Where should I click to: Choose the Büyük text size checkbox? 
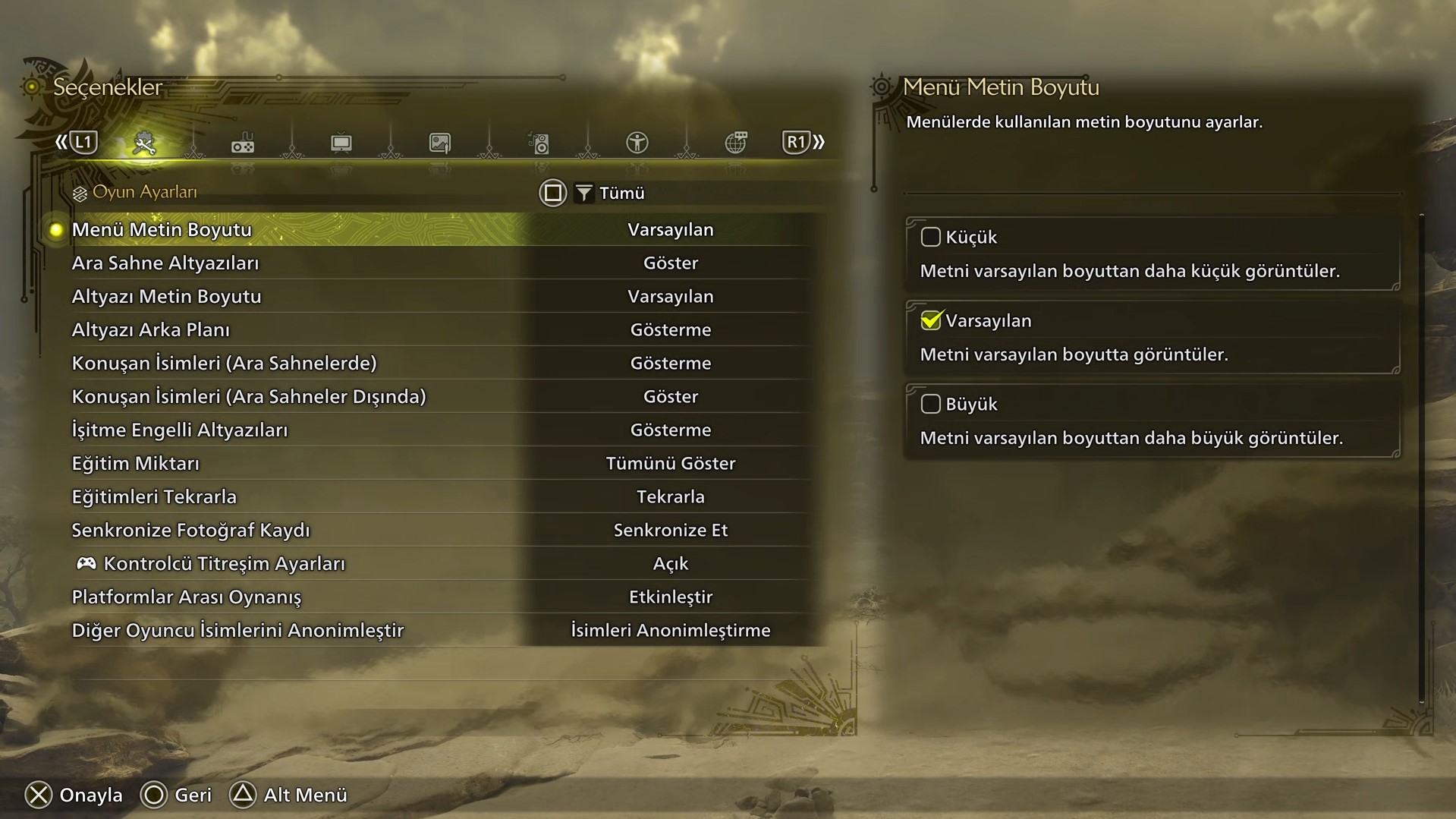click(930, 404)
